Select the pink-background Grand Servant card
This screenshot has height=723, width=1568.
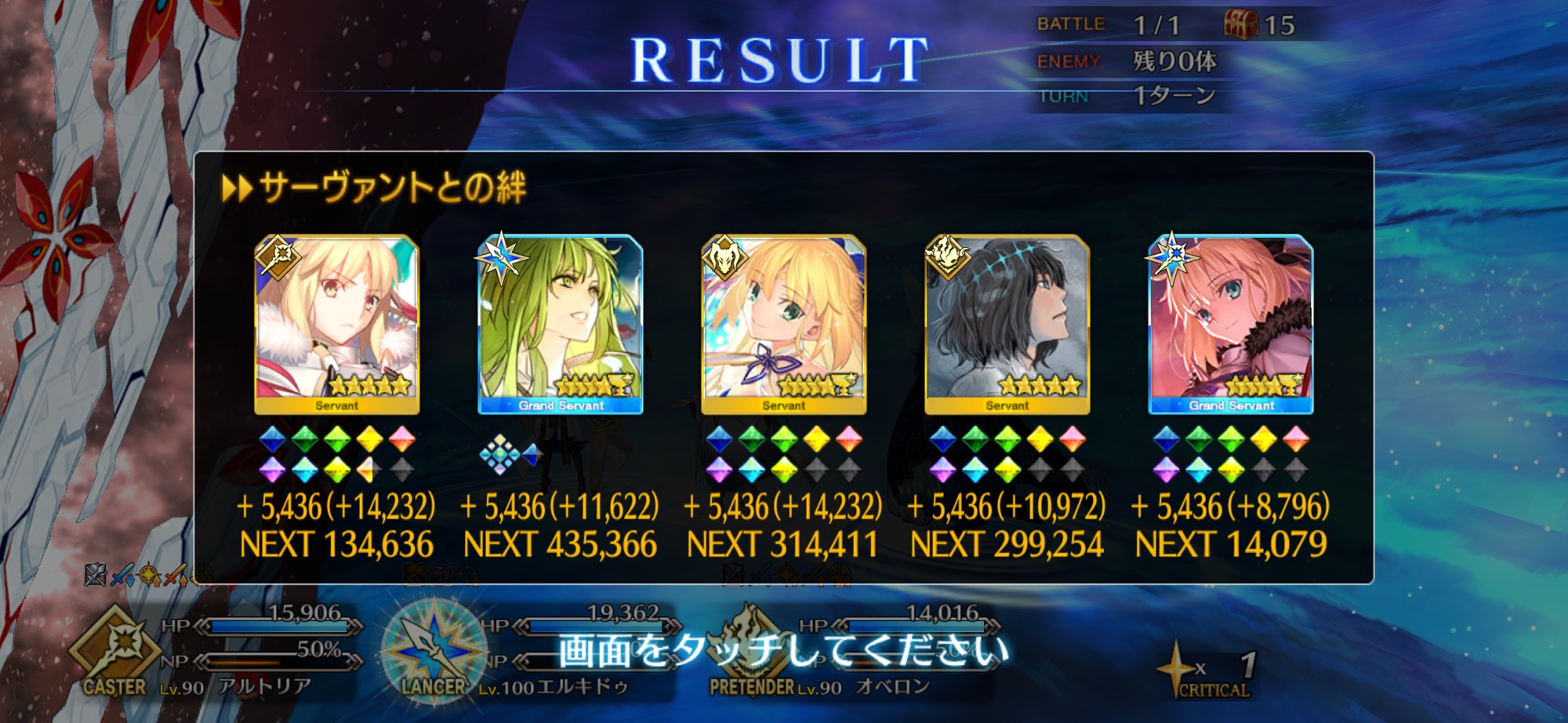(1230, 323)
